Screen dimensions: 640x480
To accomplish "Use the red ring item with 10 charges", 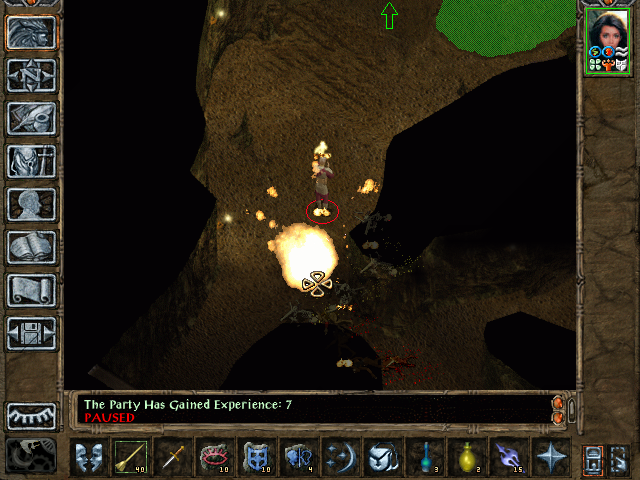I will point(214,458).
